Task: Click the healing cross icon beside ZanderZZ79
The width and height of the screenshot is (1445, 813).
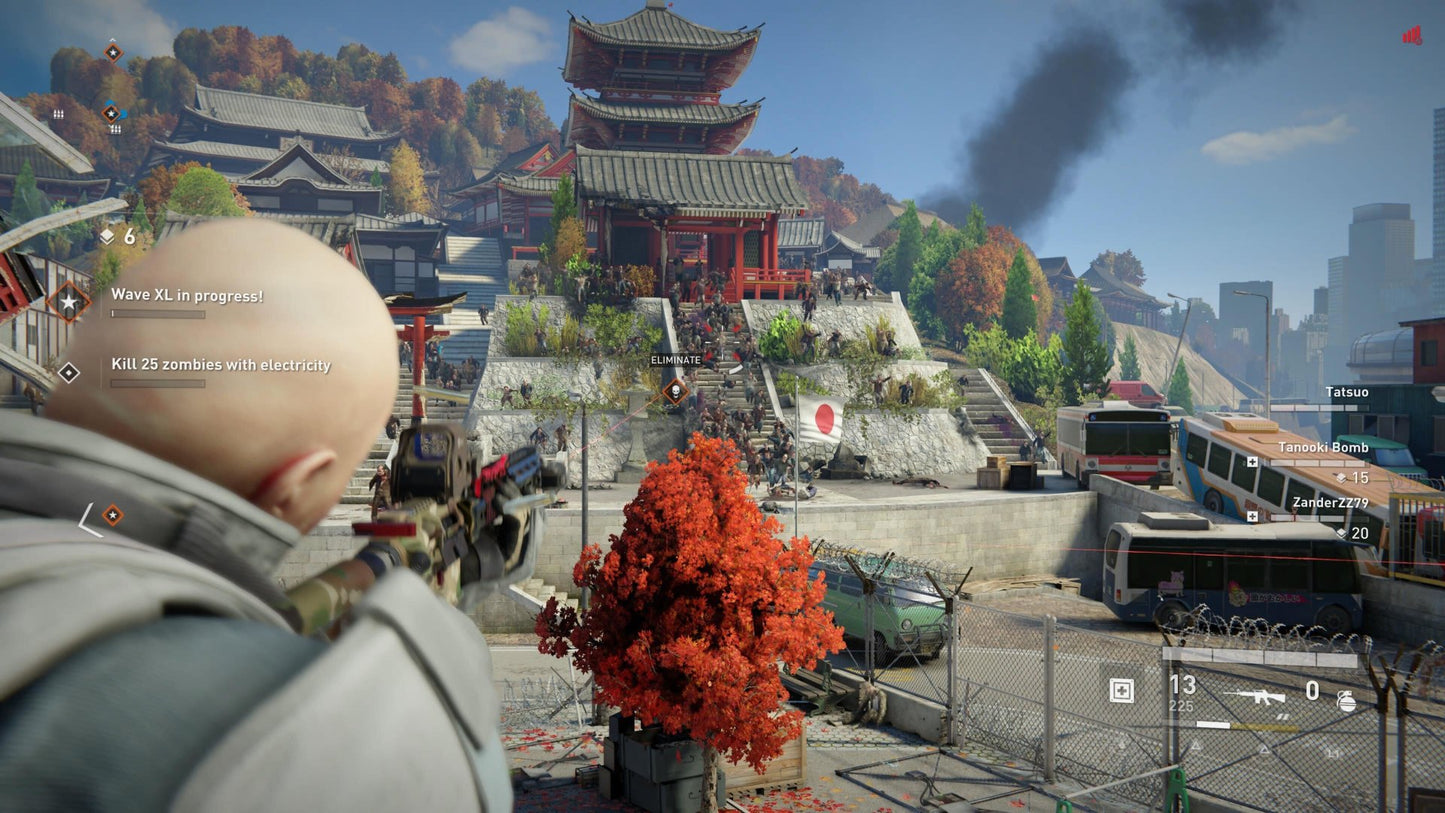Action: 1251,516
